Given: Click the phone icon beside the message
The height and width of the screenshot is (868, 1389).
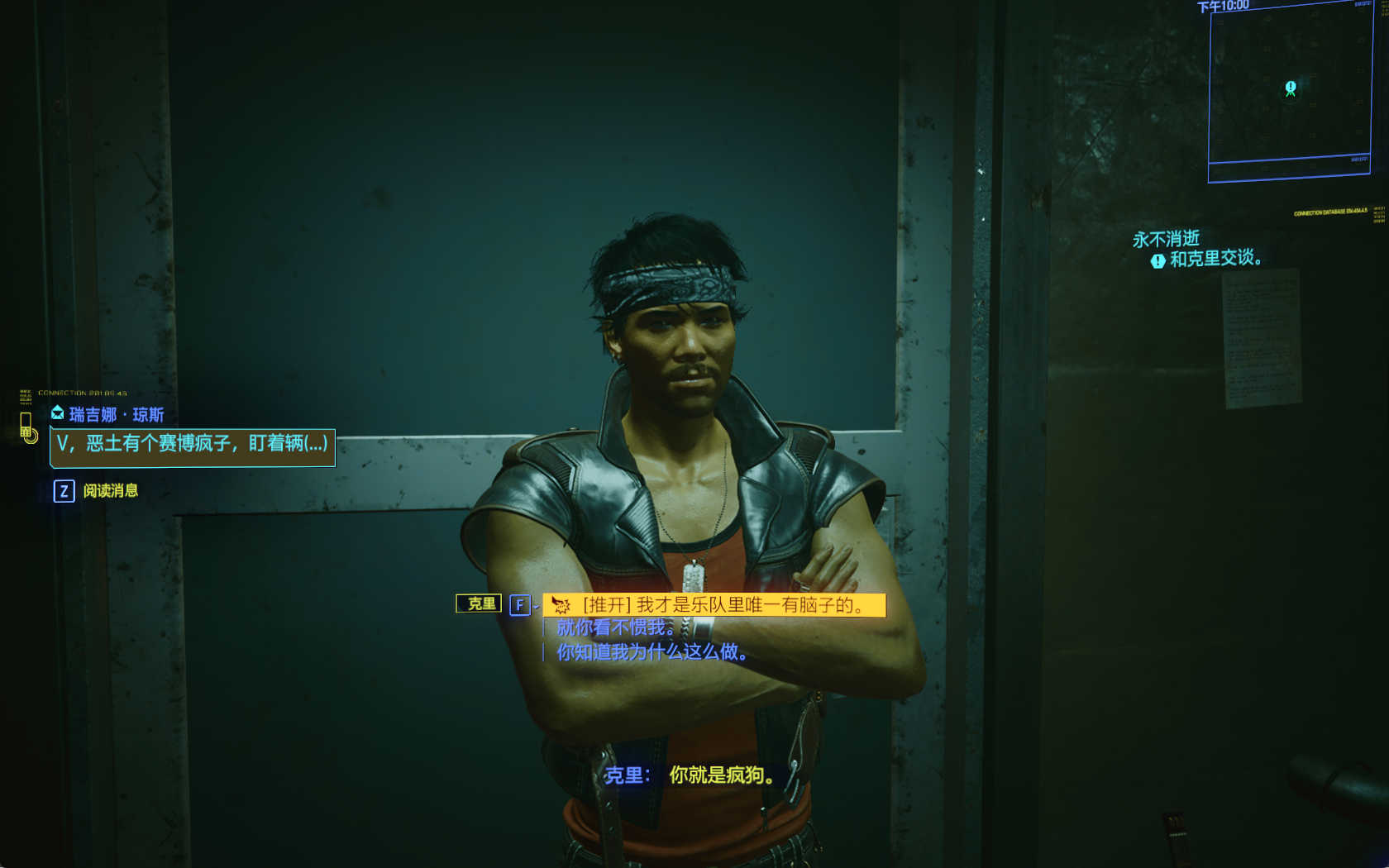Looking at the screenshot, I should (x=27, y=427).
